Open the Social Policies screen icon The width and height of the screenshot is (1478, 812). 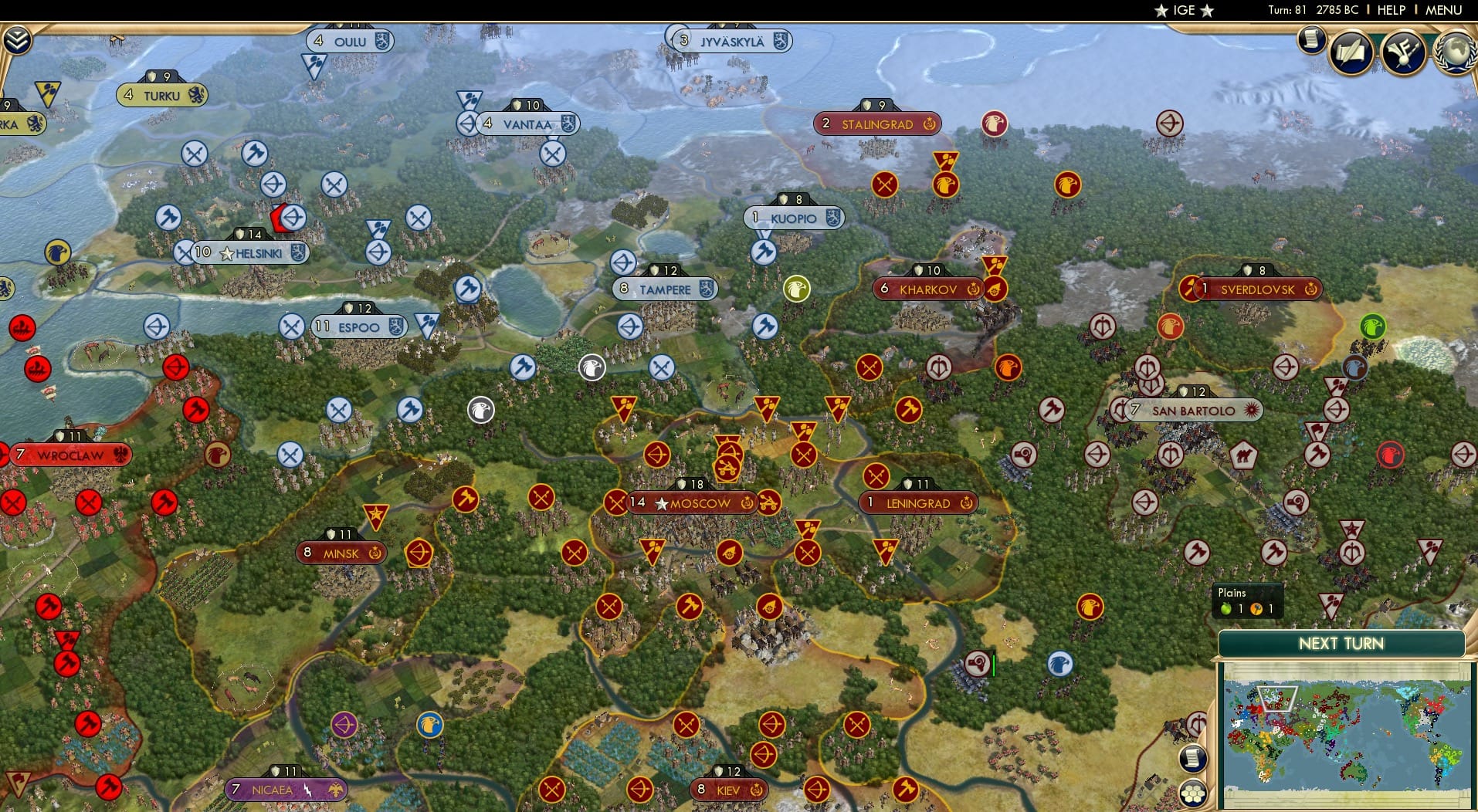click(x=1403, y=52)
